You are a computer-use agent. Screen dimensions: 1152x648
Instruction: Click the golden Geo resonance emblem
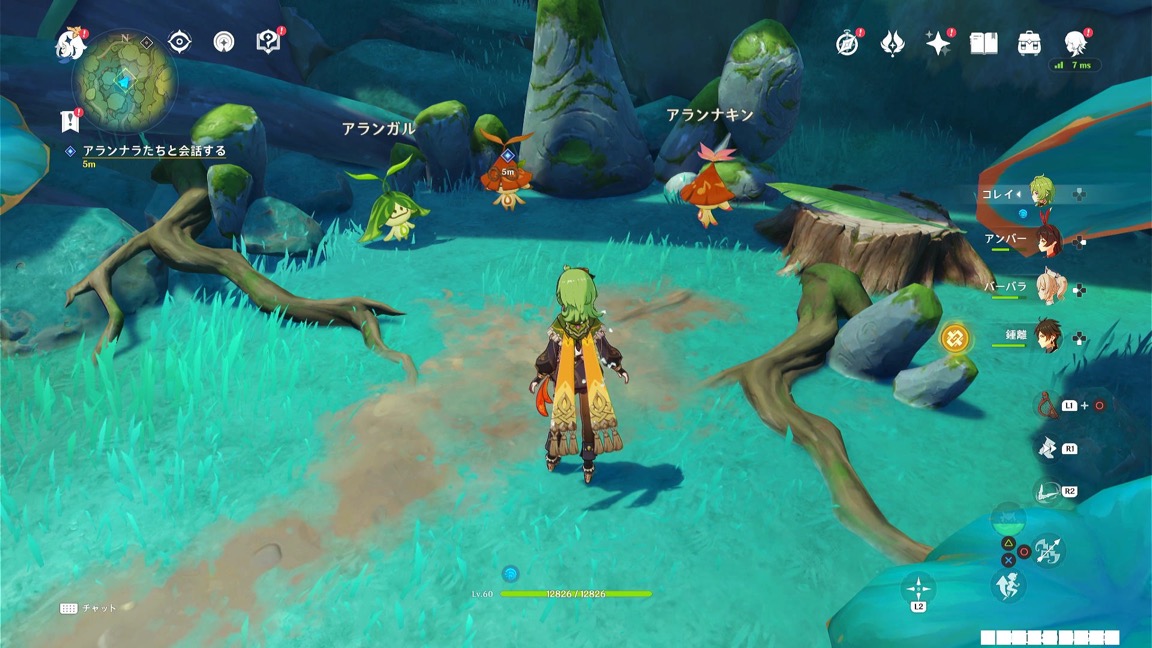click(x=955, y=338)
